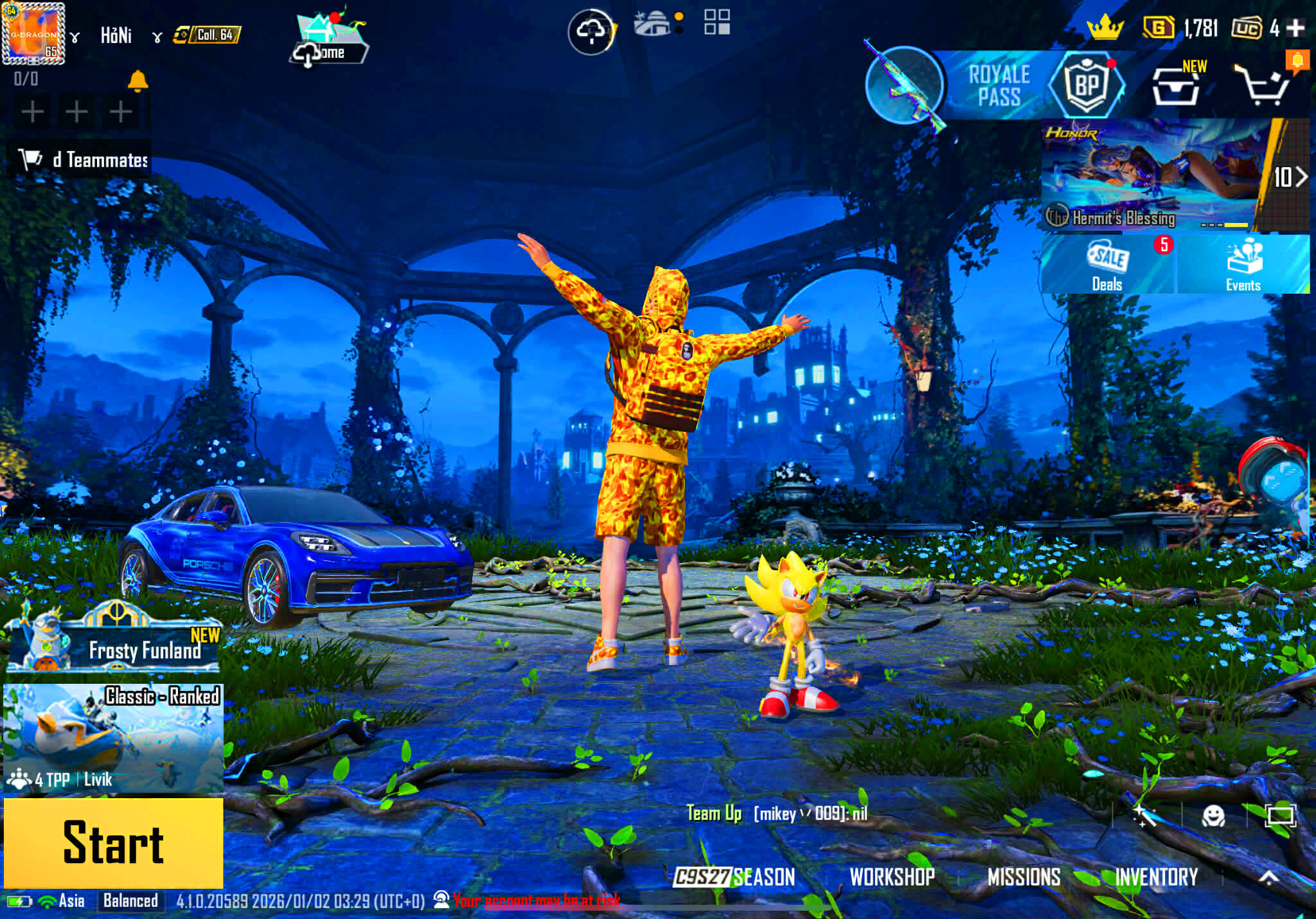Screen dimensions: 1316x919
Task: Open the G-Dragon player profile avatar
Action: (x=33, y=33)
